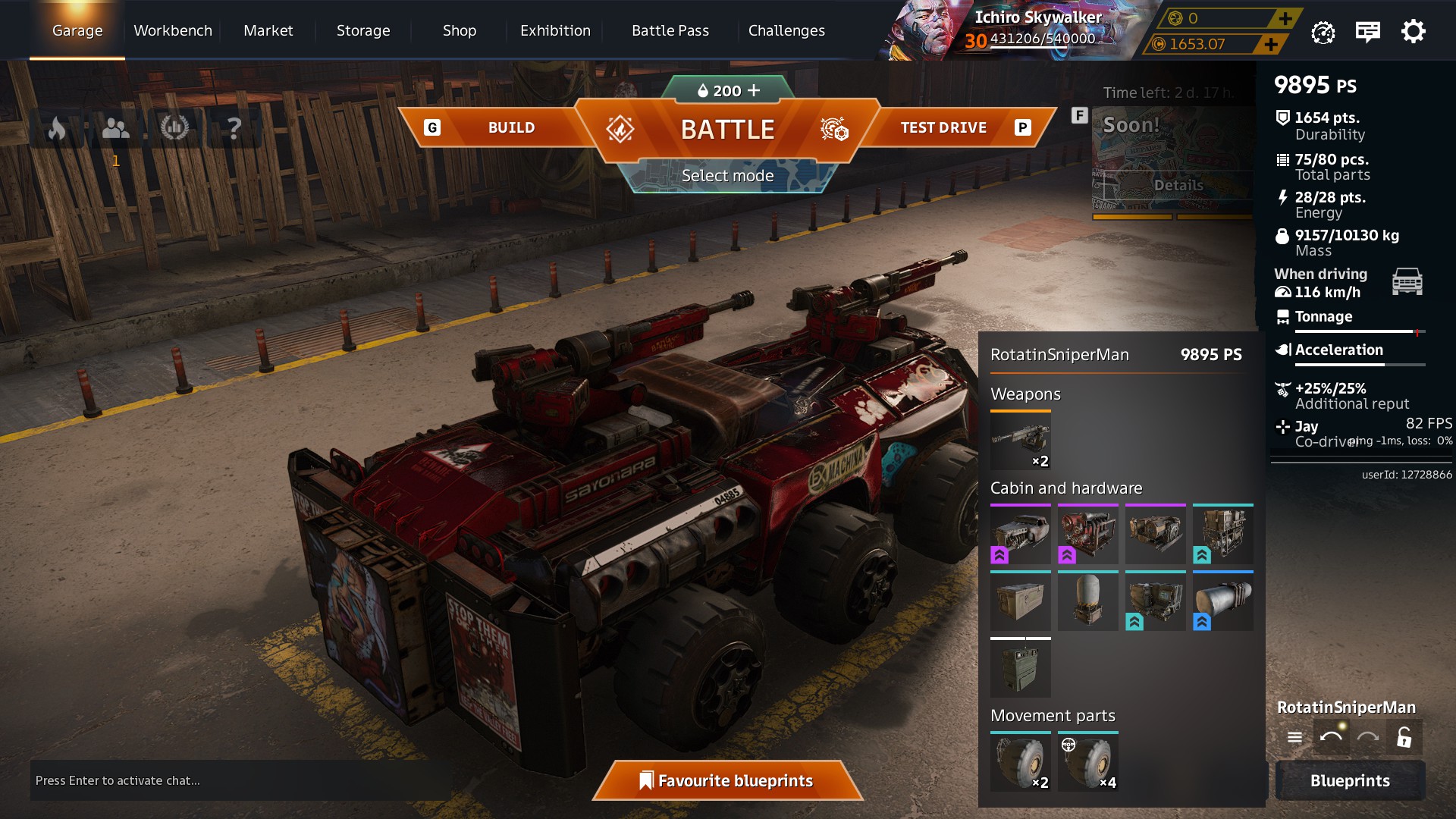View the Challenges tab
The image size is (1456, 819).
[786, 31]
